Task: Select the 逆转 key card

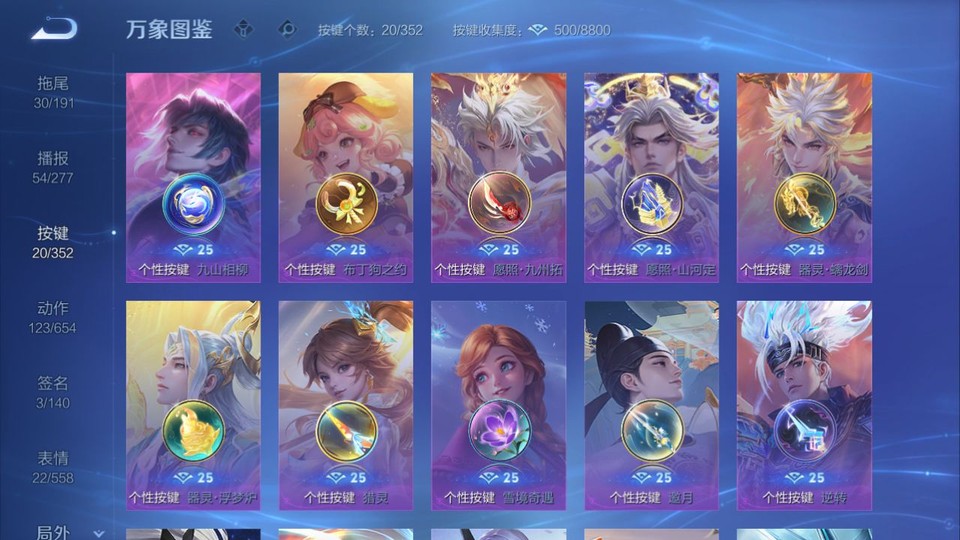Action: click(x=804, y=405)
